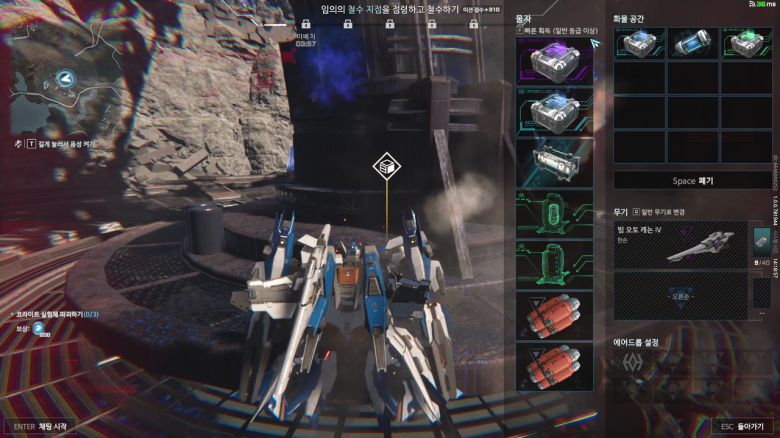Choose the empty 오른손 weapon slot
Viewport: 780px width, 438px height.
[x=680, y=296]
